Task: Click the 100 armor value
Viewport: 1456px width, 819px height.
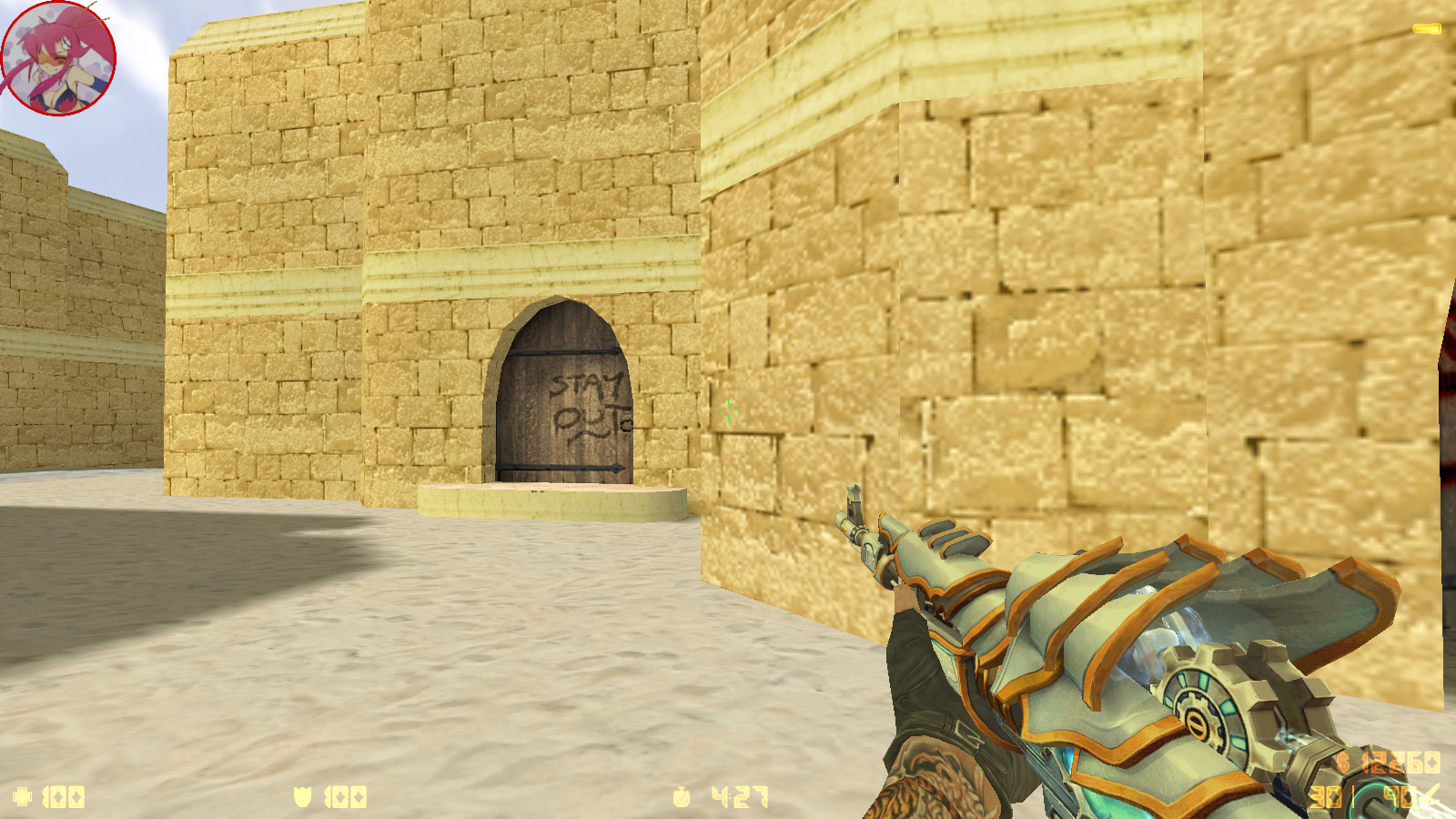Action: [344, 796]
